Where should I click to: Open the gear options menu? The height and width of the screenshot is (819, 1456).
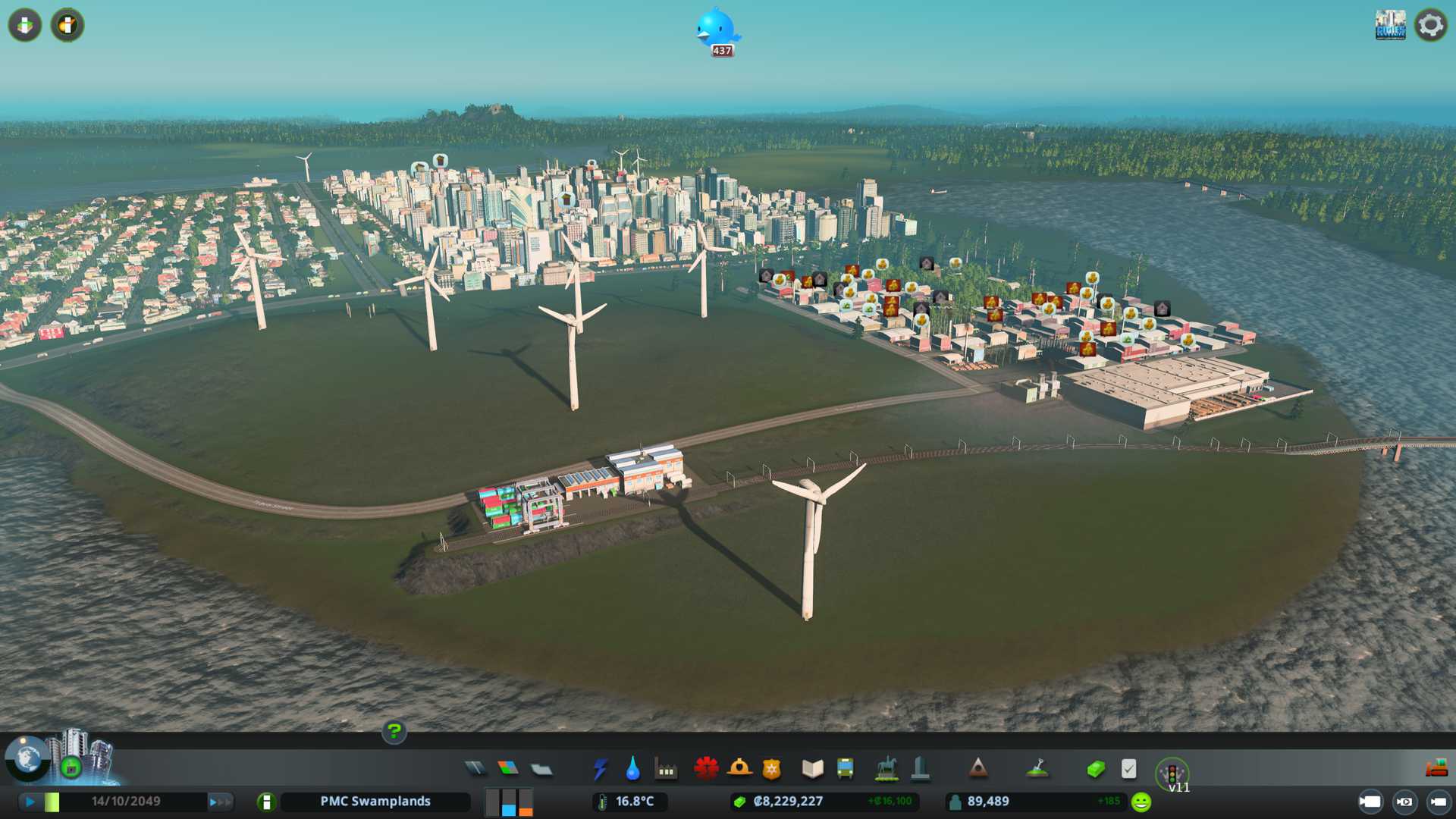1431,25
